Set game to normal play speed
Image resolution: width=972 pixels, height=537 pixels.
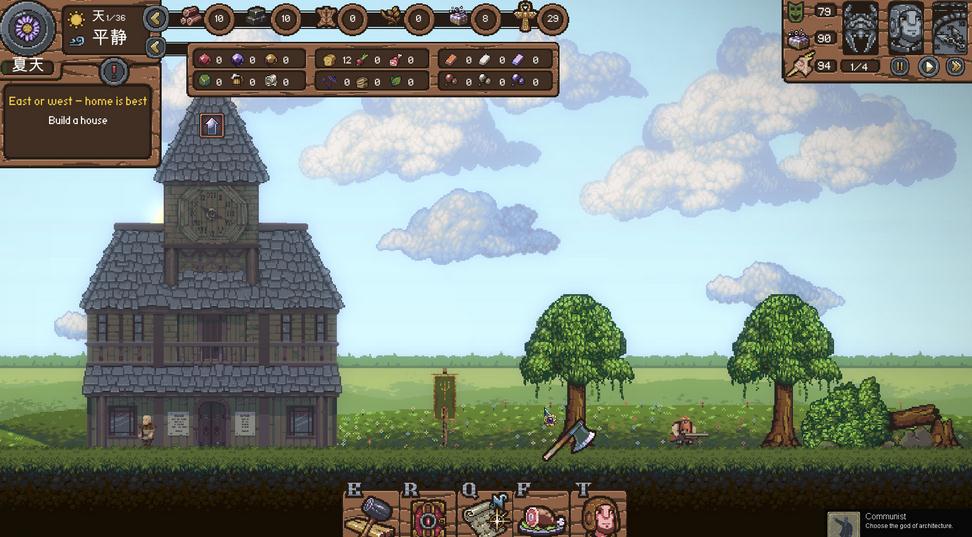928,67
